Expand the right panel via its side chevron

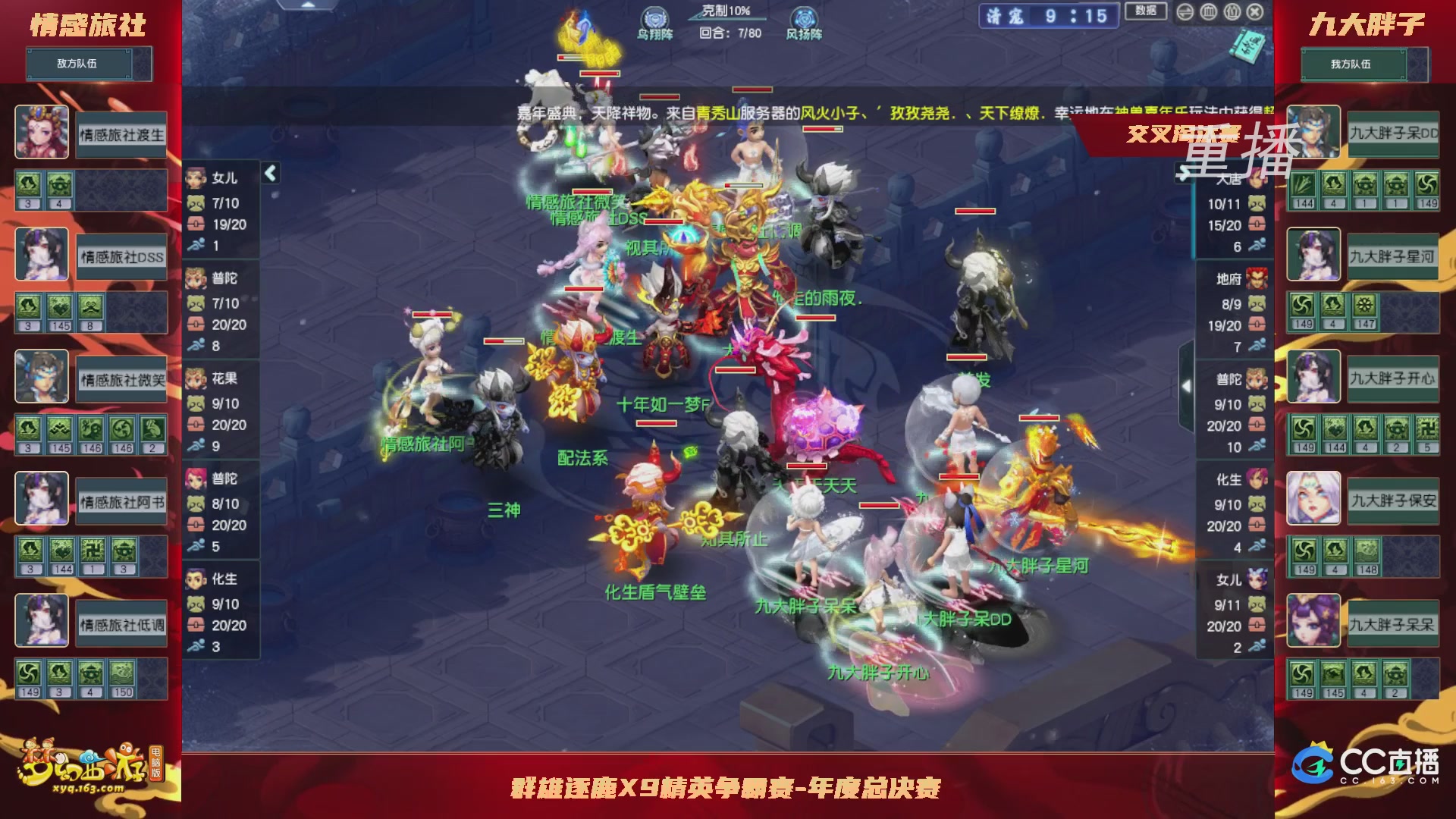[1188, 387]
